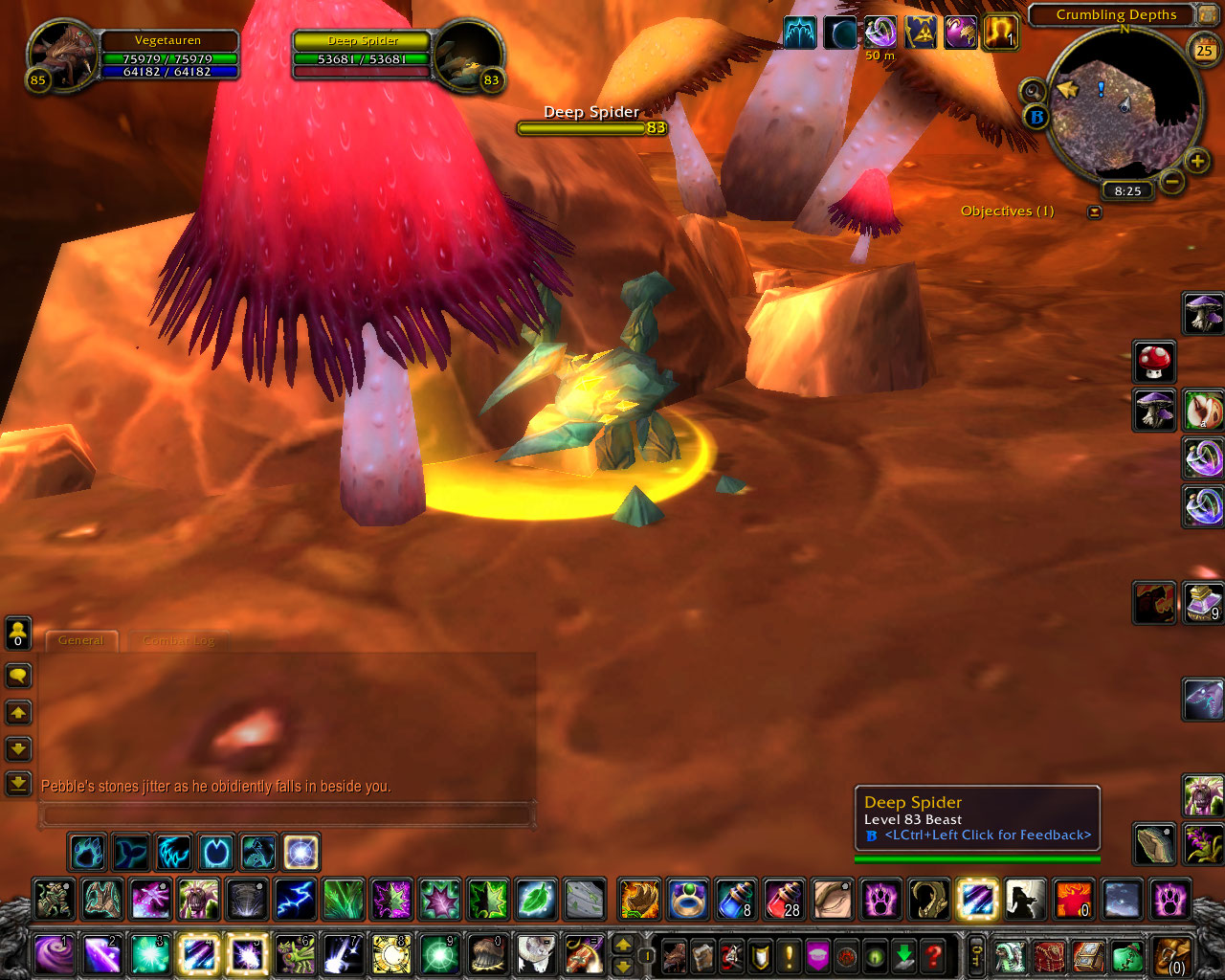Zoom out the minimap with the minus button

(1174, 180)
